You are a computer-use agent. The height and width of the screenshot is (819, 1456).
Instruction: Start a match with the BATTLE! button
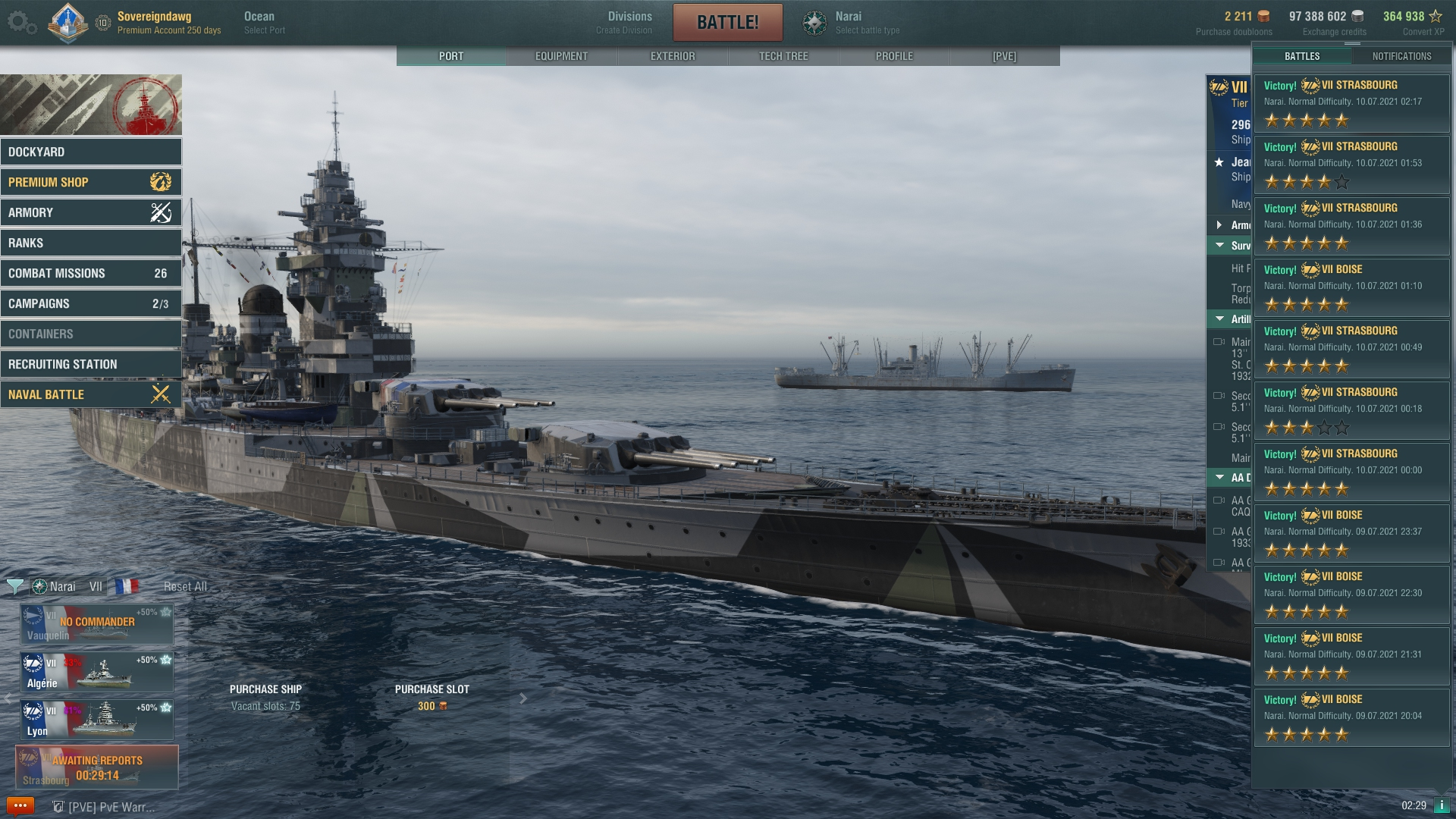[x=727, y=23]
